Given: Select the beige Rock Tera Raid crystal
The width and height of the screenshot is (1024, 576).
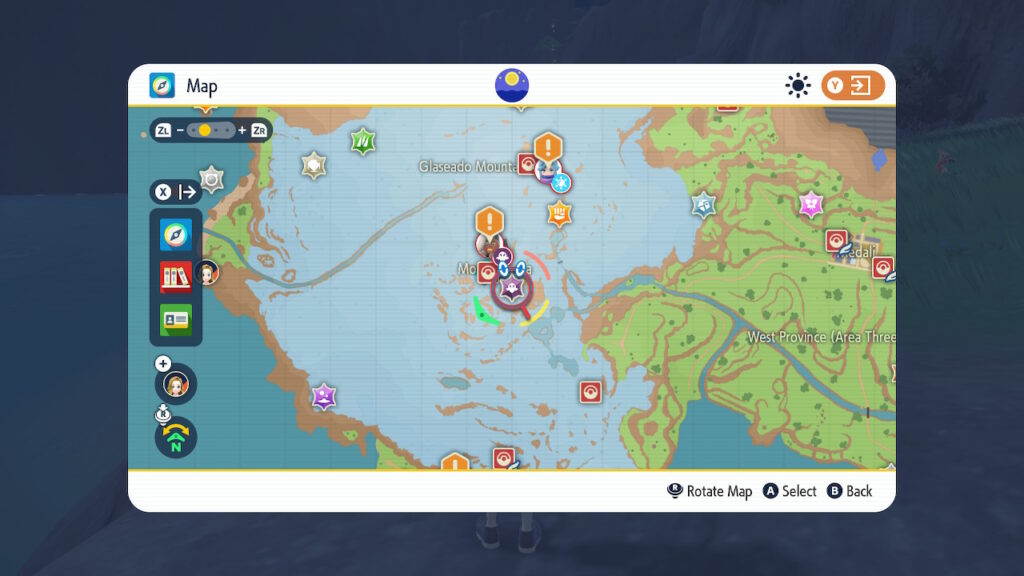Looking at the screenshot, I should [314, 165].
